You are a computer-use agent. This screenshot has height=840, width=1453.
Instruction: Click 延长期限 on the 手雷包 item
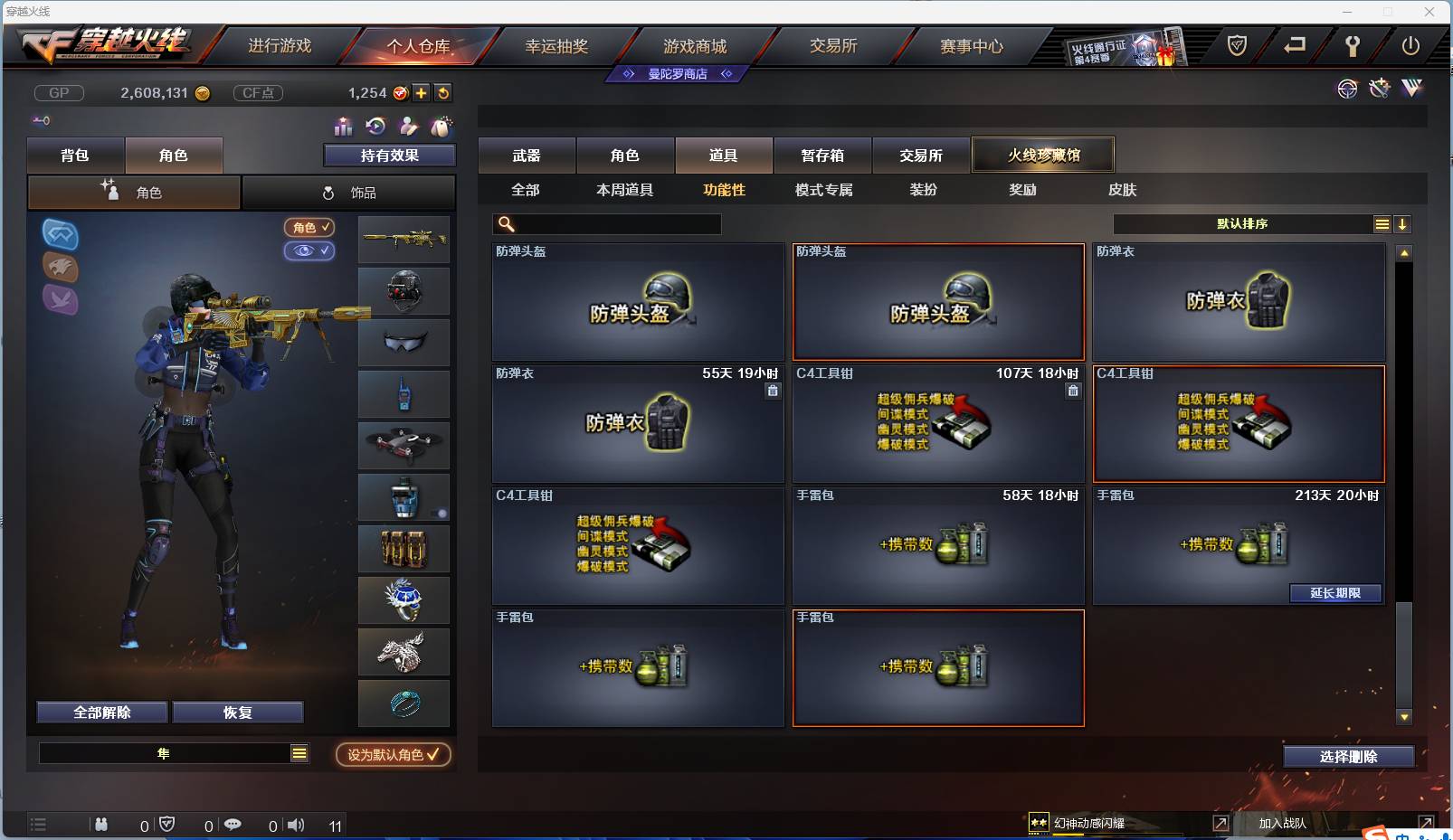pyautogui.click(x=1336, y=593)
